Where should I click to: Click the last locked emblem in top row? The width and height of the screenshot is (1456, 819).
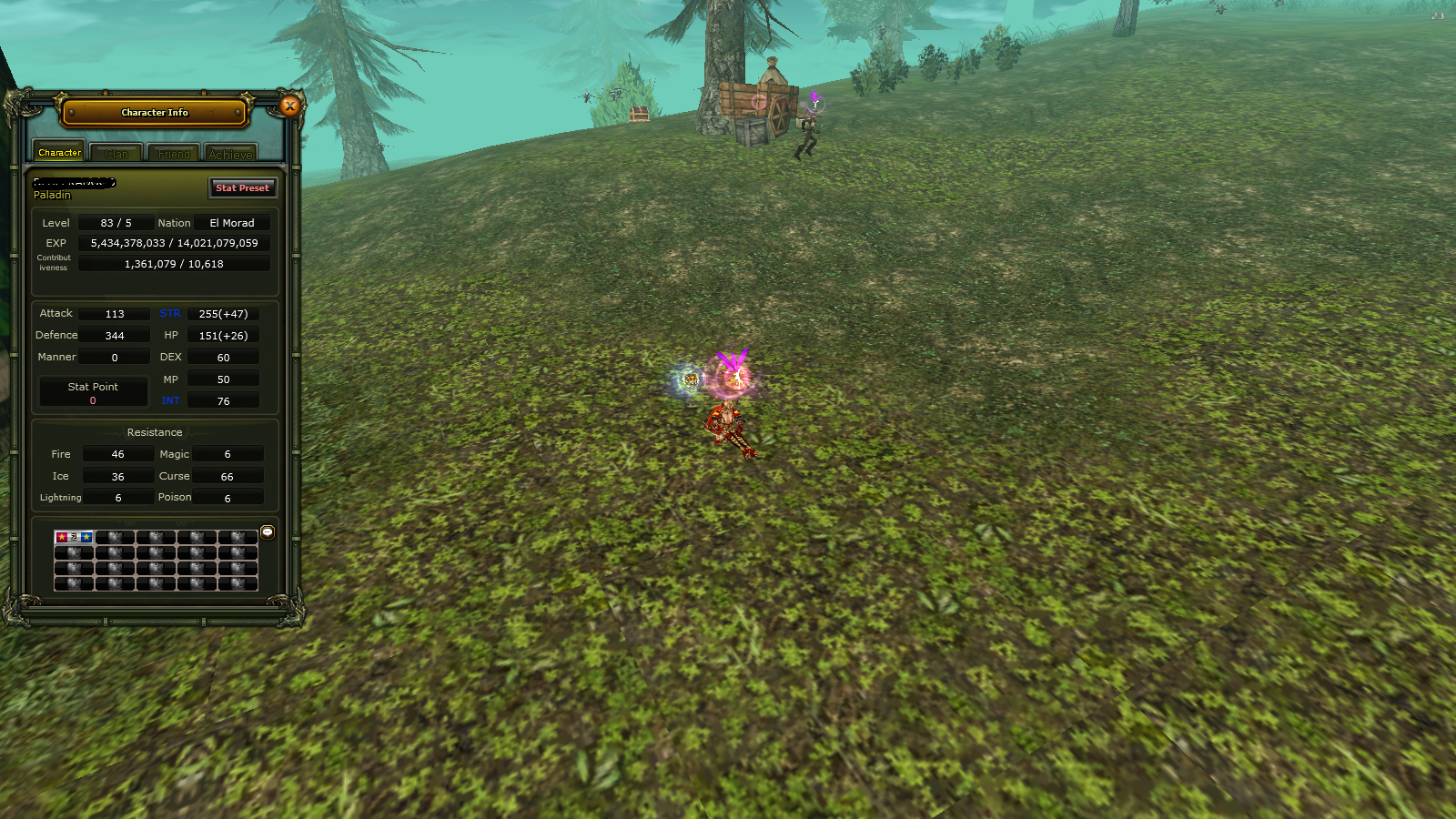click(x=238, y=538)
